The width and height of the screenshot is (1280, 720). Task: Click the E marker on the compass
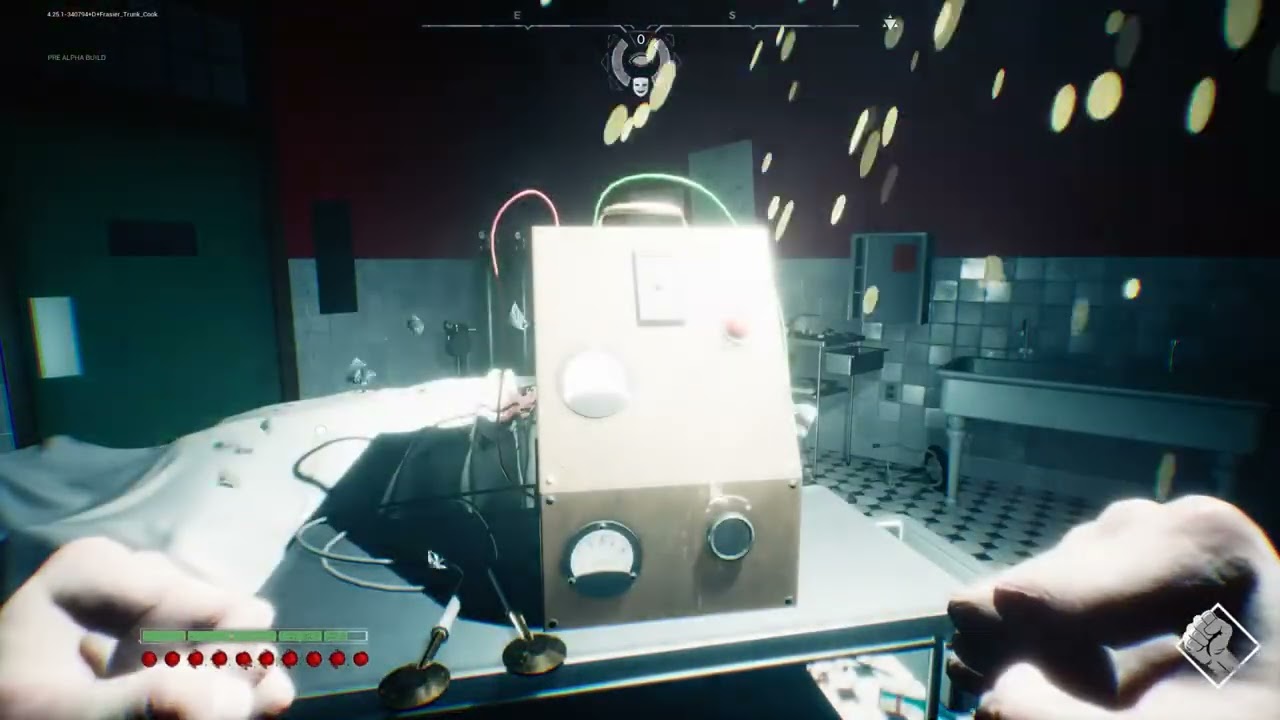pos(516,15)
